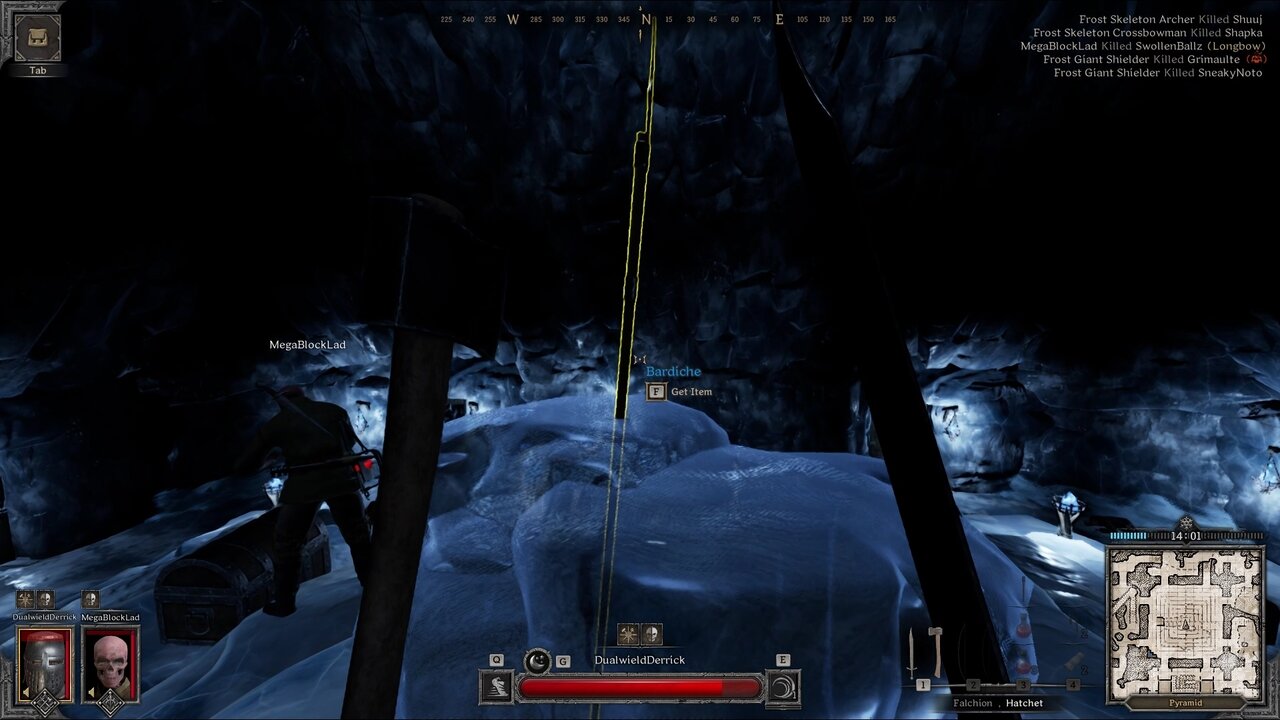Image resolution: width=1280 pixels, height=720 pixels.
Task: Click the Bardiche item name label
Action: pyautogui.click(x=675, y=370)
